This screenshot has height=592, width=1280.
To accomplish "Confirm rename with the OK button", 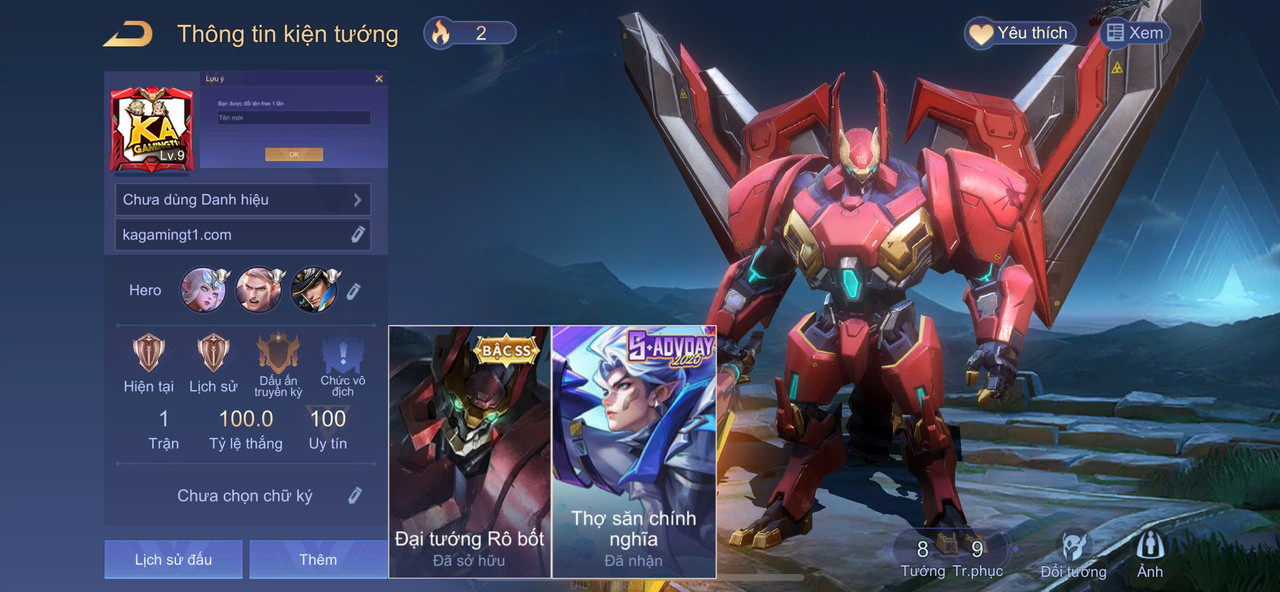I will pyautogui.click(x=294, y=155).
